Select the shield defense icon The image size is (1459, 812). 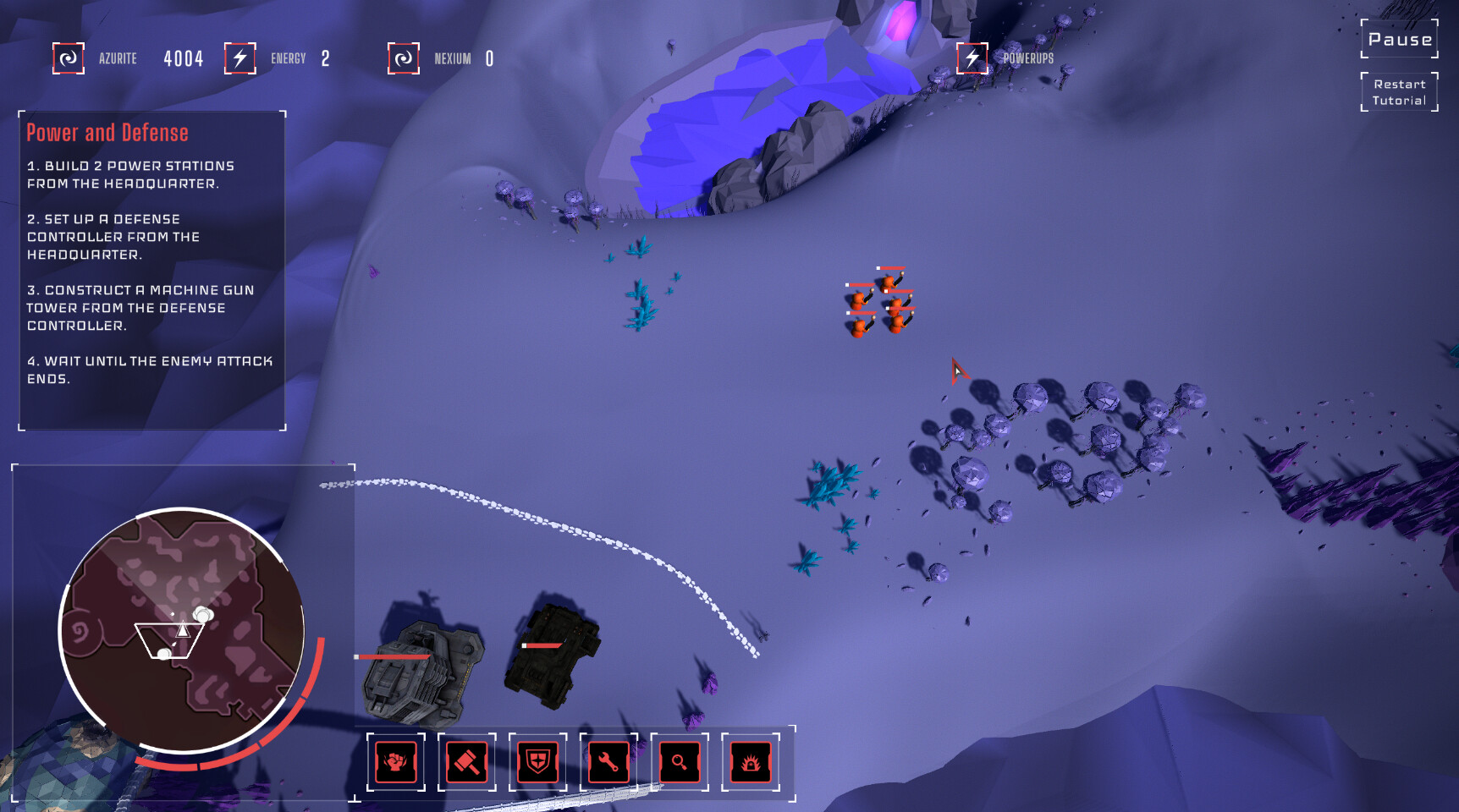[x=537, y=762]
